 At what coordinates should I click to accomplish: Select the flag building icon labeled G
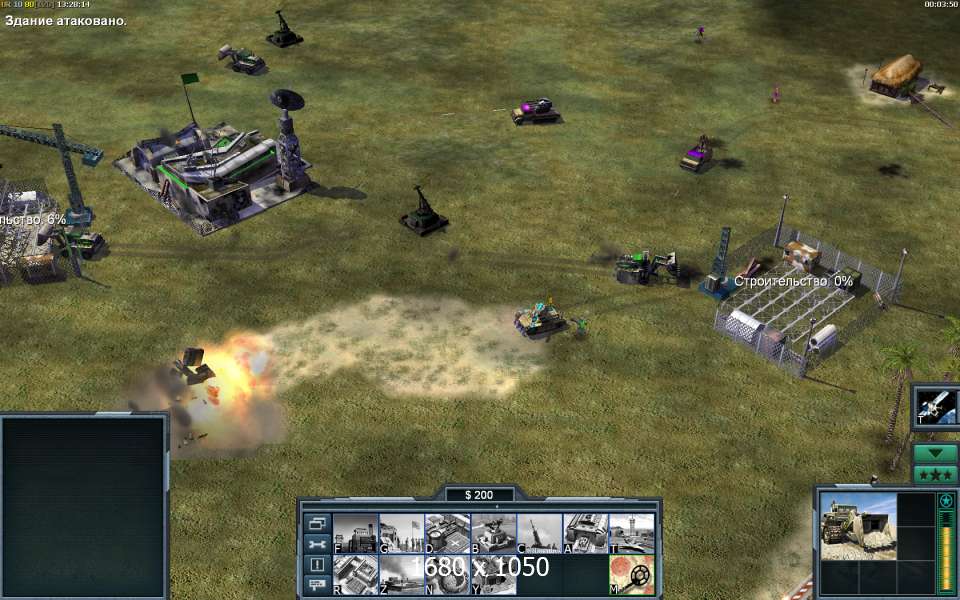click(401, 533)
